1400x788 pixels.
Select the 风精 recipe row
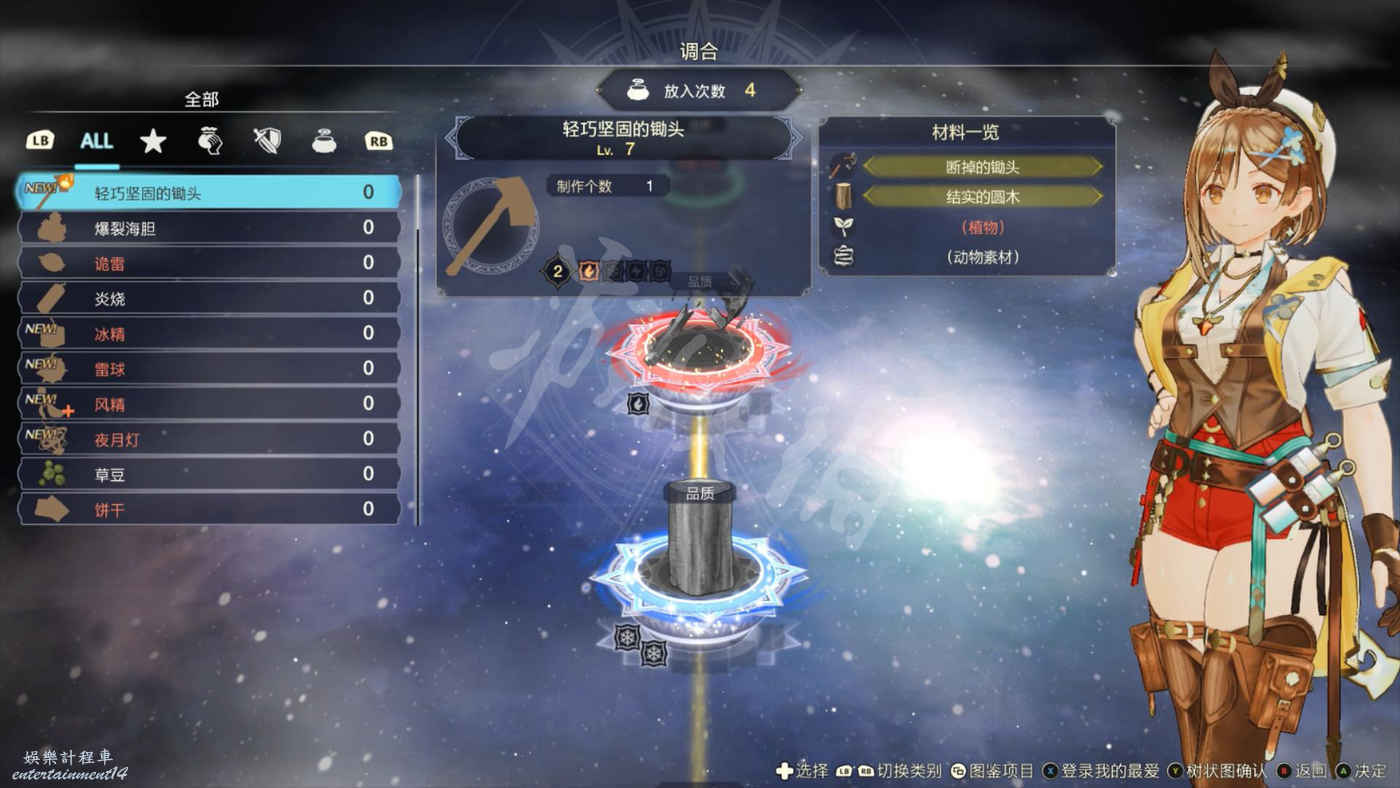[209, 404]
